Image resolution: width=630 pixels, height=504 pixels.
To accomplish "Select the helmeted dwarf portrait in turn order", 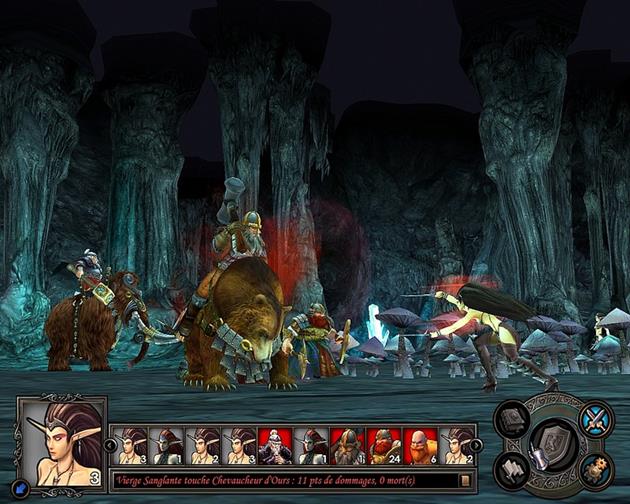I will click(x=349, y=446).
